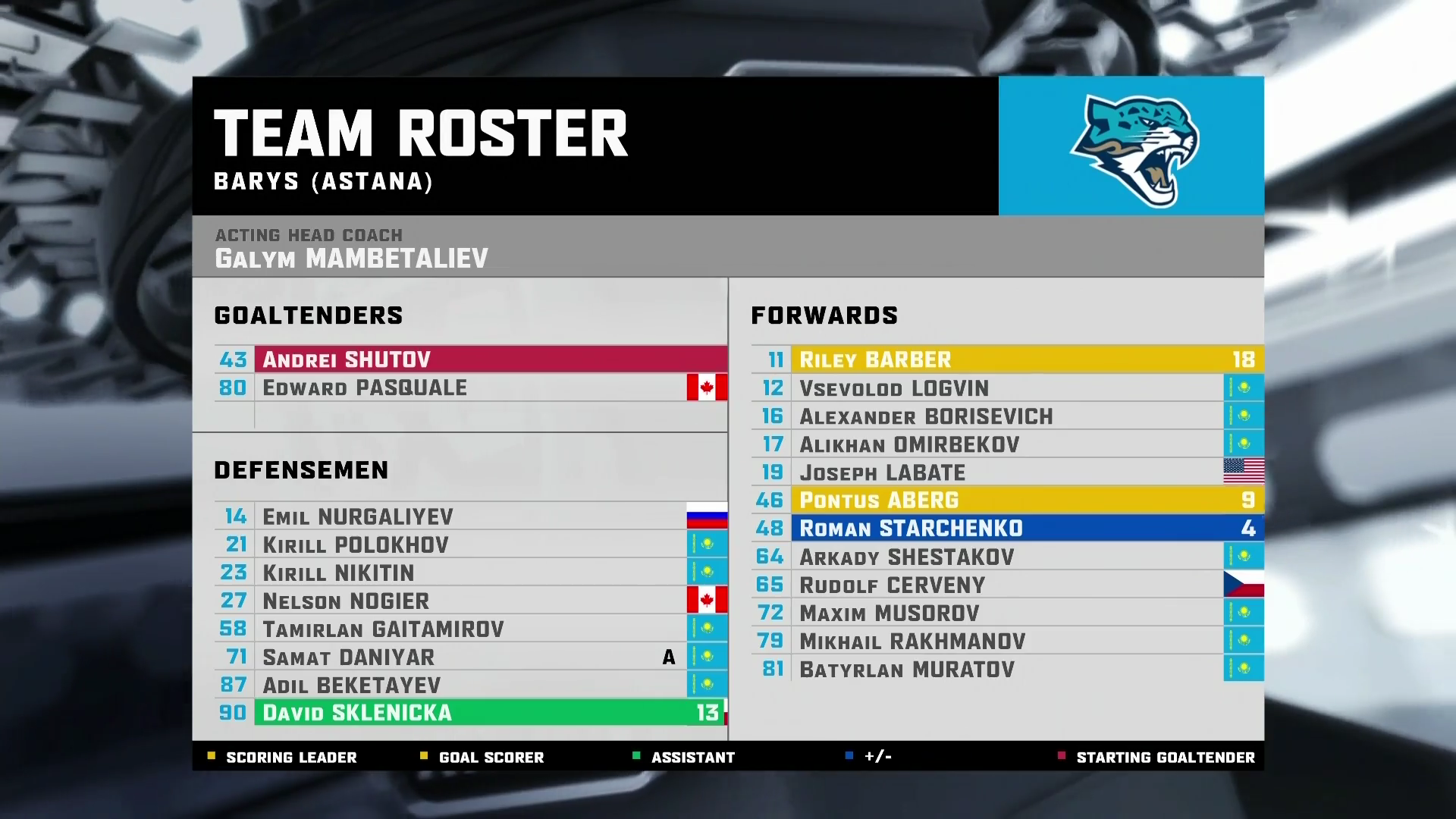Select scoring leader Riley Barber
The width and height of the screenshot is (1456, 819).
1007,359
